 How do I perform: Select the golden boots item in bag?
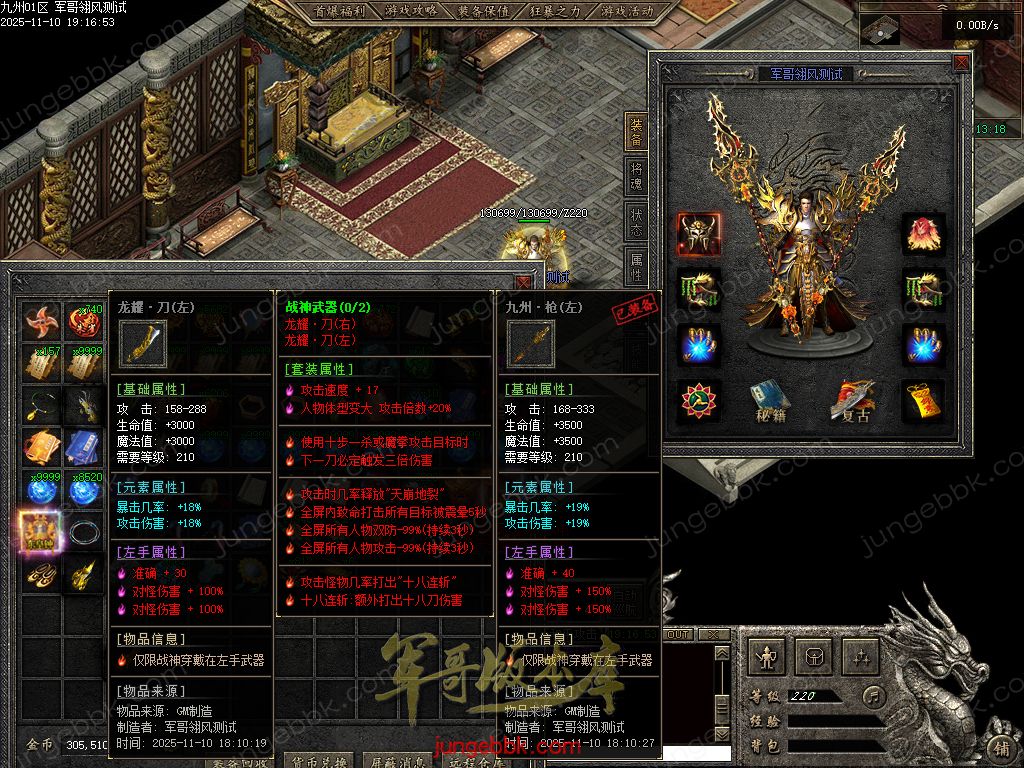tap(41, 575)
